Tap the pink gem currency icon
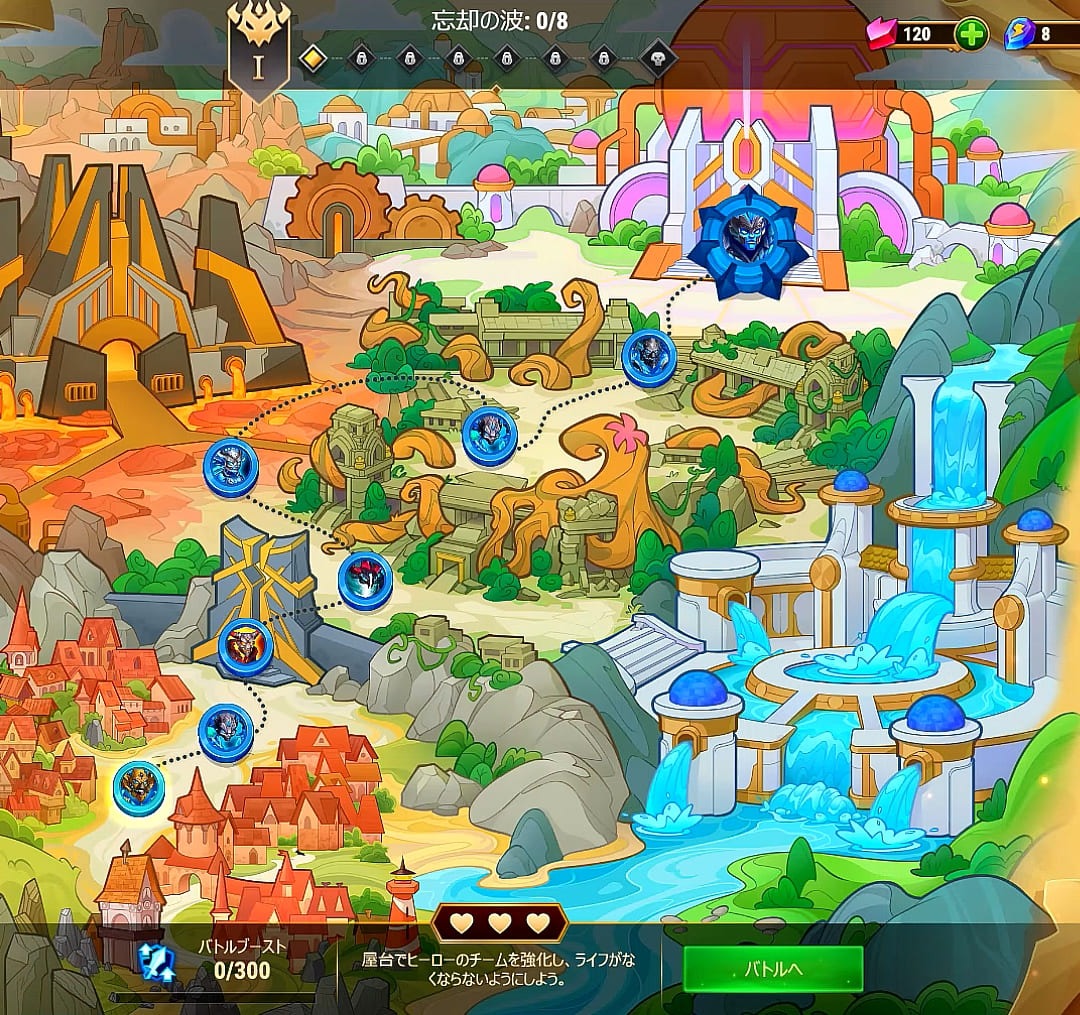This screenshot has width=1080, height=1015. pyautogui.click(x=880, y=34)
